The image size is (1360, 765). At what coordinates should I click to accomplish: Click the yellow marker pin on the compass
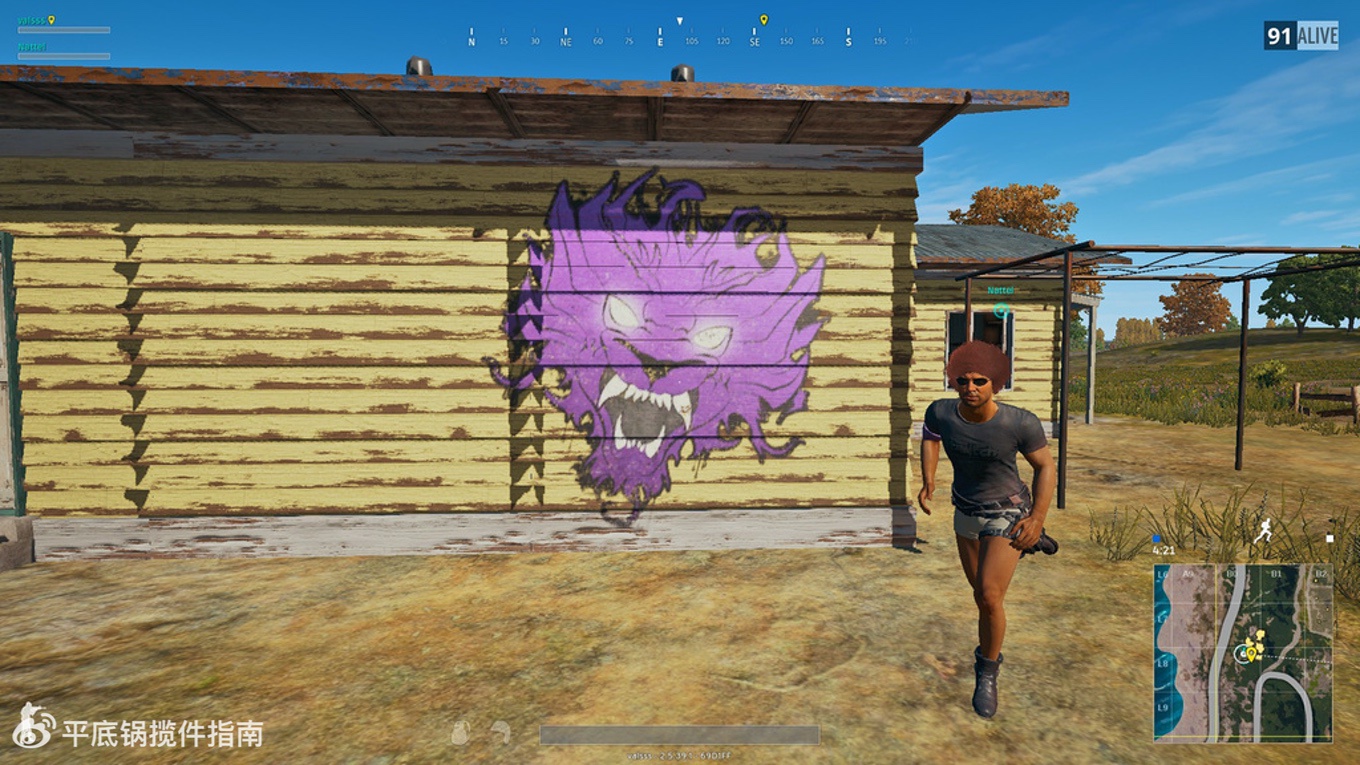tap(763, 20)
